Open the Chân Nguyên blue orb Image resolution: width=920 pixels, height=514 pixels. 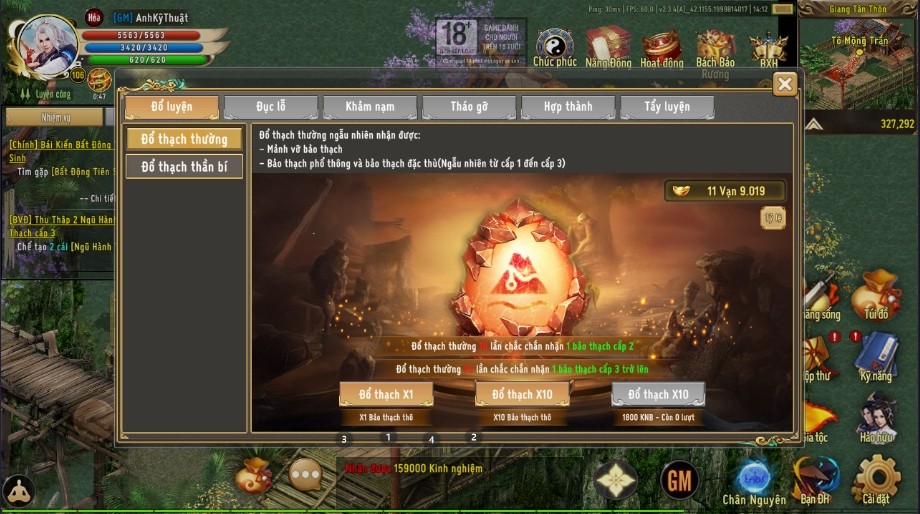click(x=754, y=478)
